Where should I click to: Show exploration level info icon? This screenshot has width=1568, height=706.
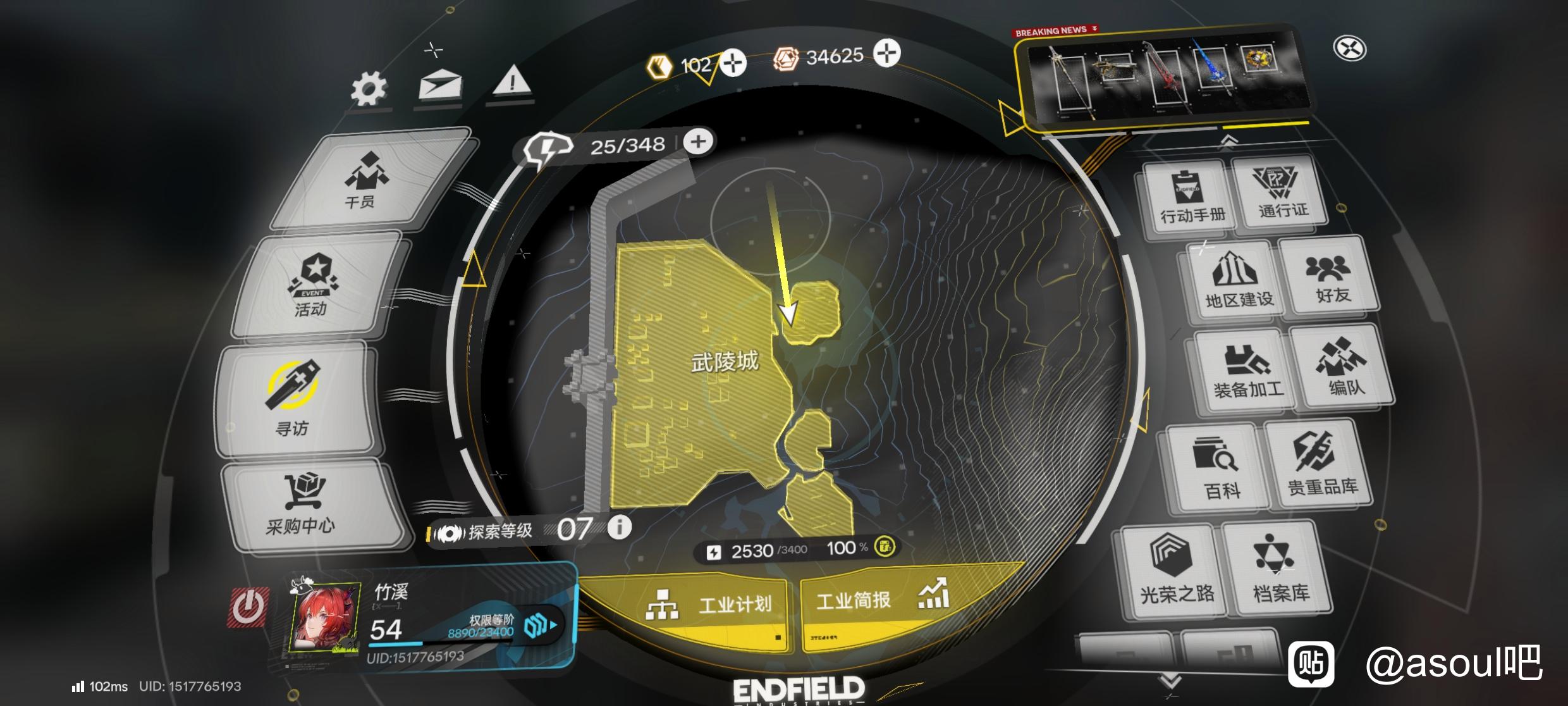(x=620, y=527)
